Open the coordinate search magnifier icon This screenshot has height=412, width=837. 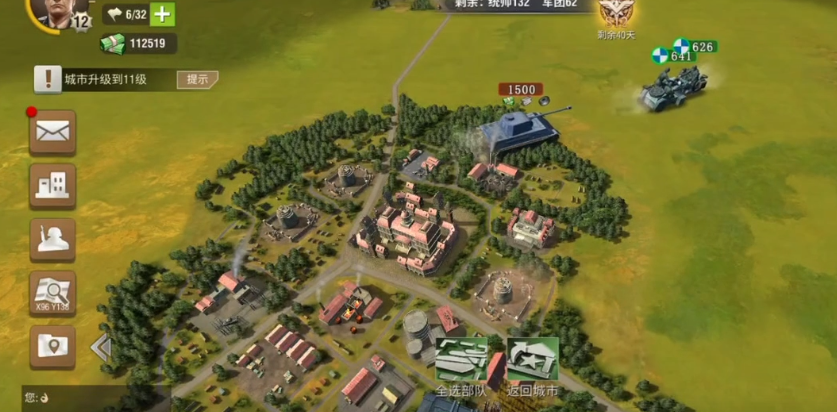coord(52,293)
